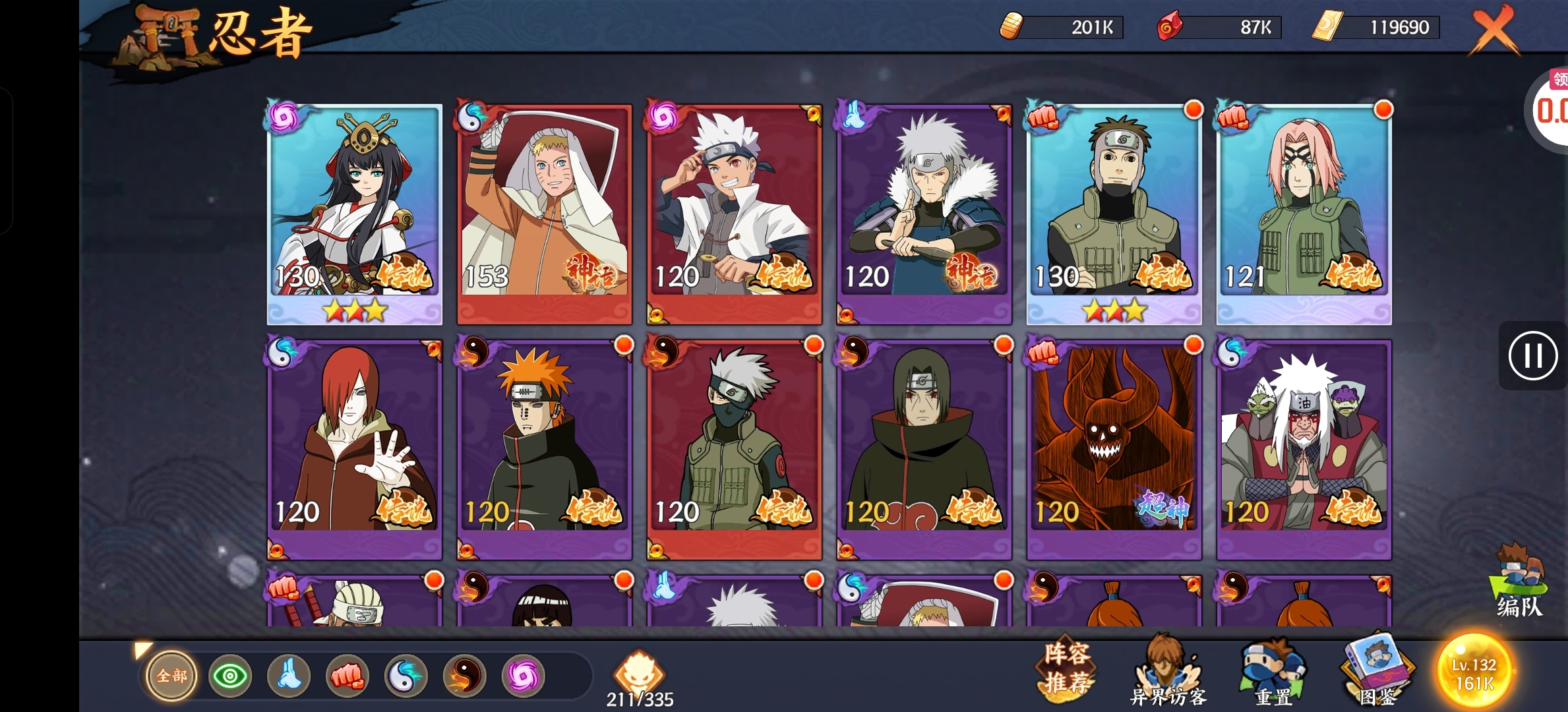Viewport: 1568px width, 712px height.
Task: Filter ninjas by the purple swirl type
Action: [x=524, y=676]
